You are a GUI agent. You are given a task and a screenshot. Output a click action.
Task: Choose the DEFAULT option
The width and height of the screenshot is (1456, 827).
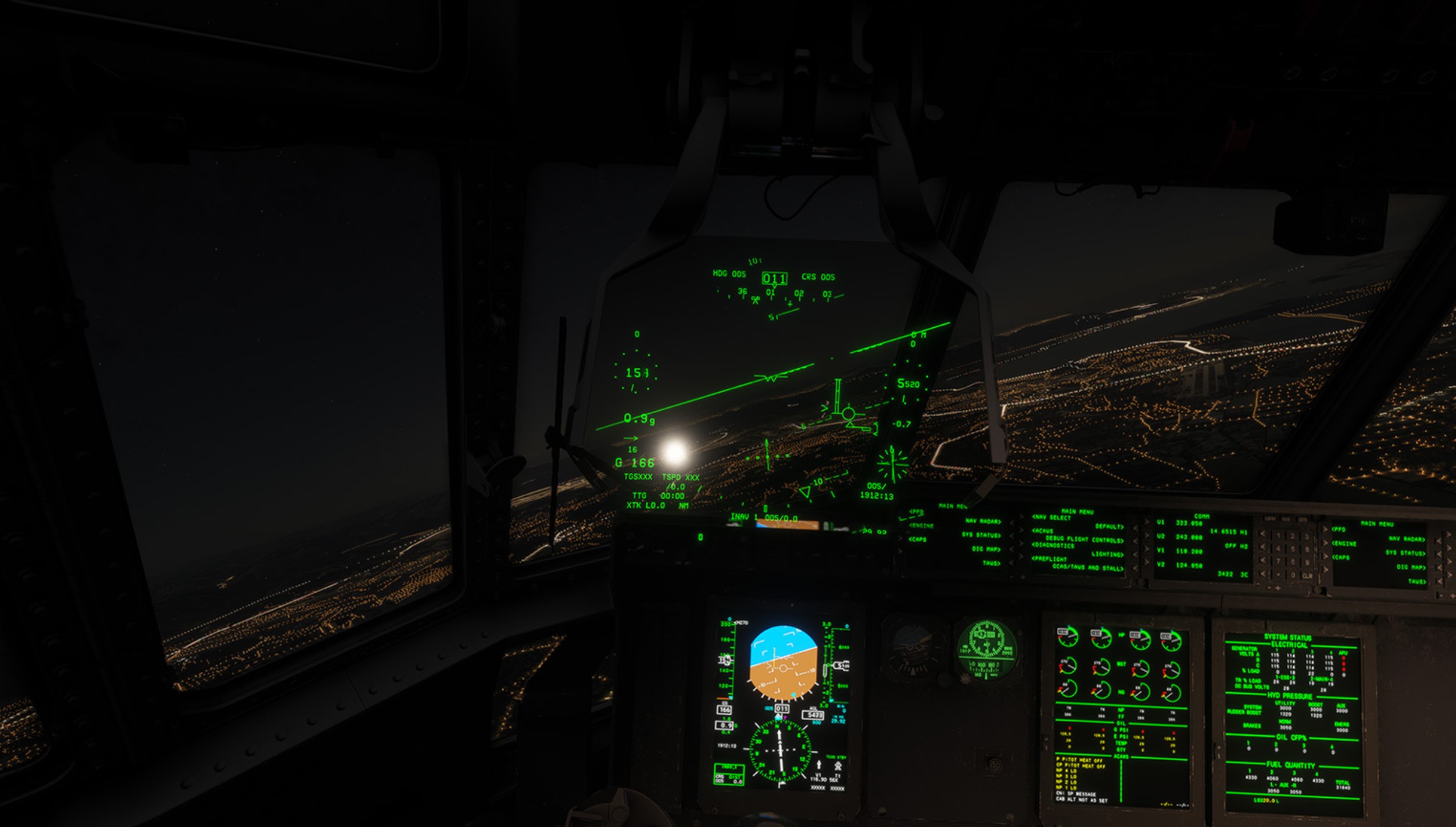pos(1109,527)
